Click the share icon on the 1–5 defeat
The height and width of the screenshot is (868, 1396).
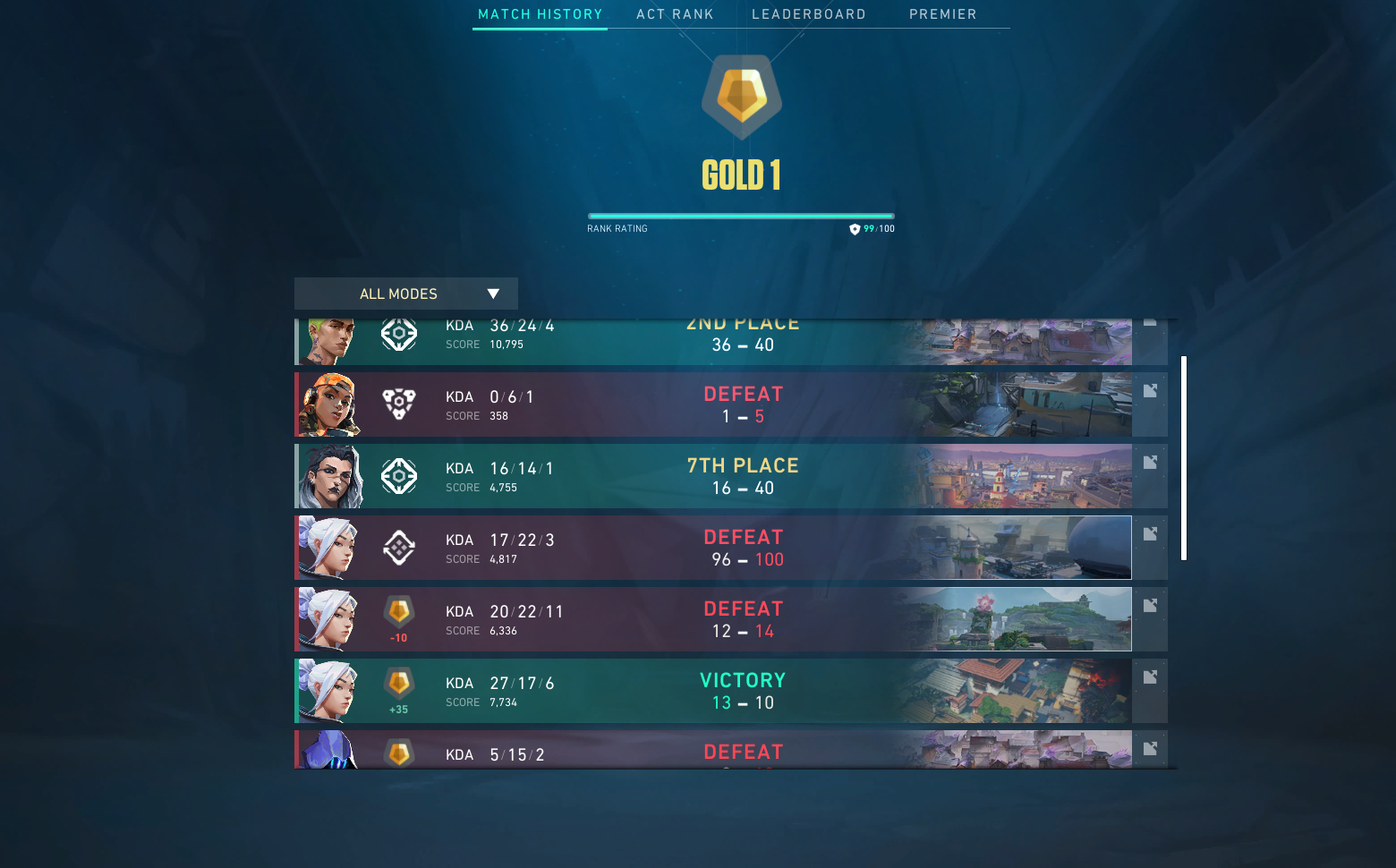(1150, 391)
